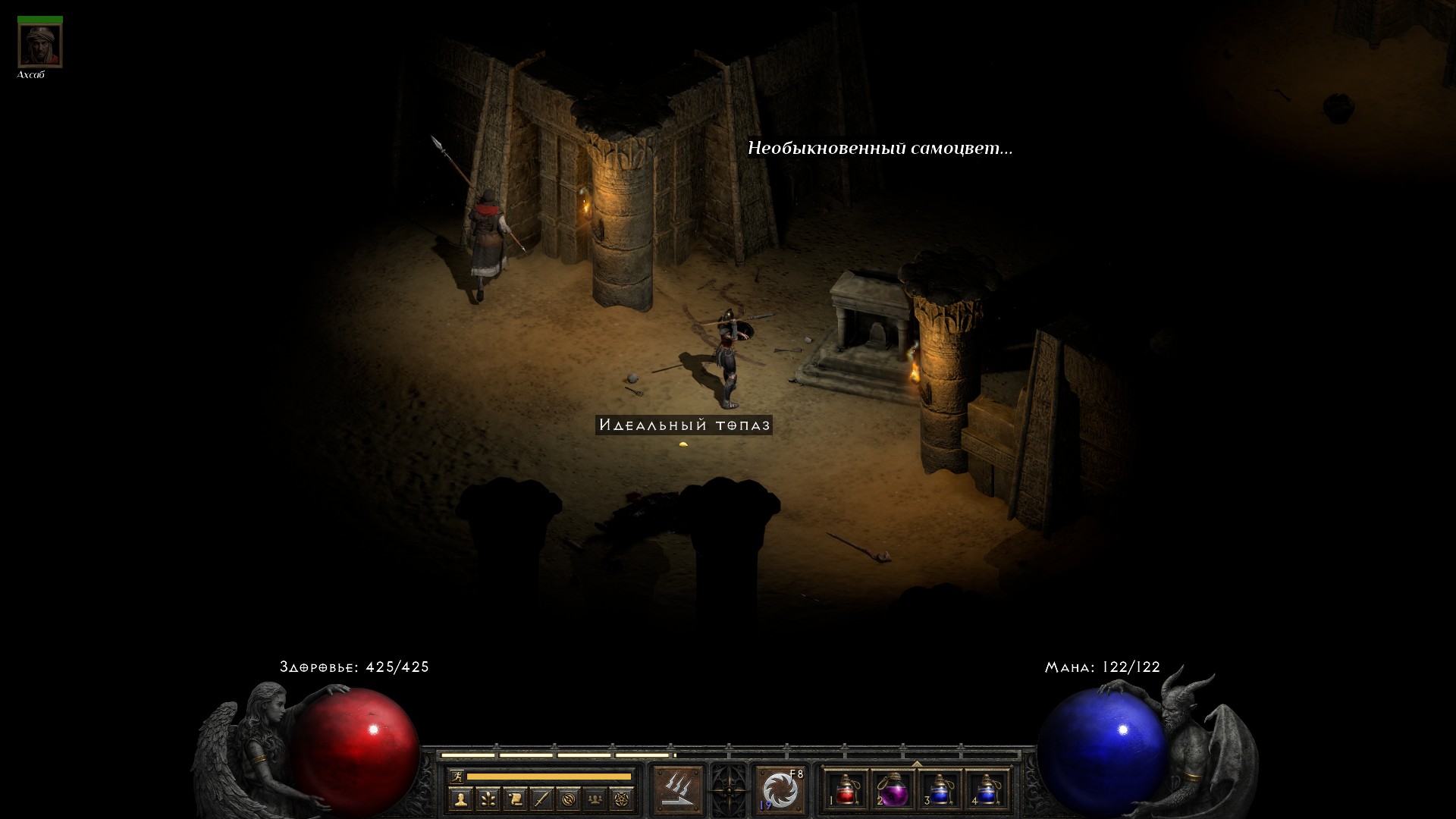
Task: Open the inventory sword icon
Action: click(541, 799)
